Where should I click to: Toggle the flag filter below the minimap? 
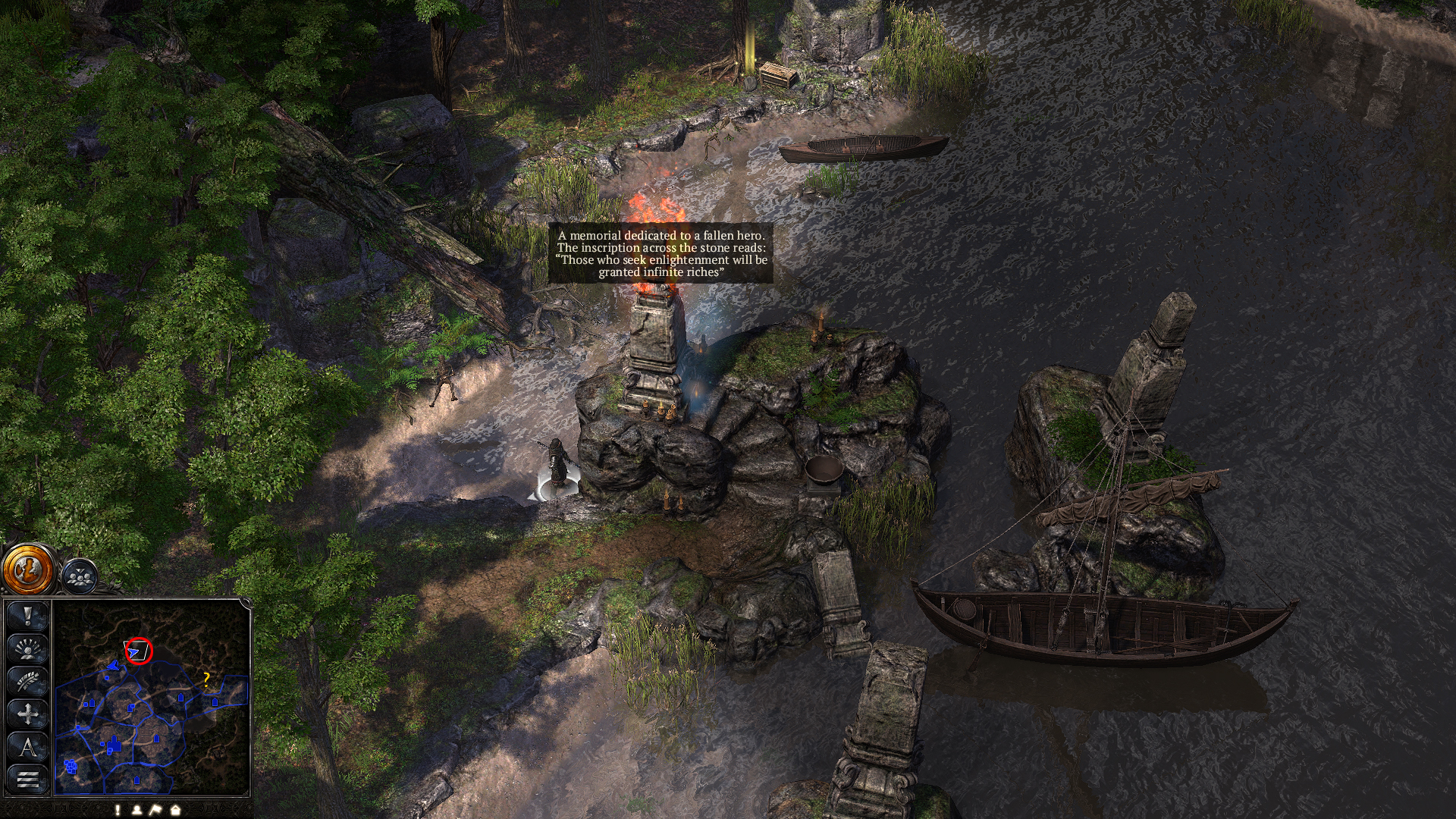tap(155, 810)
